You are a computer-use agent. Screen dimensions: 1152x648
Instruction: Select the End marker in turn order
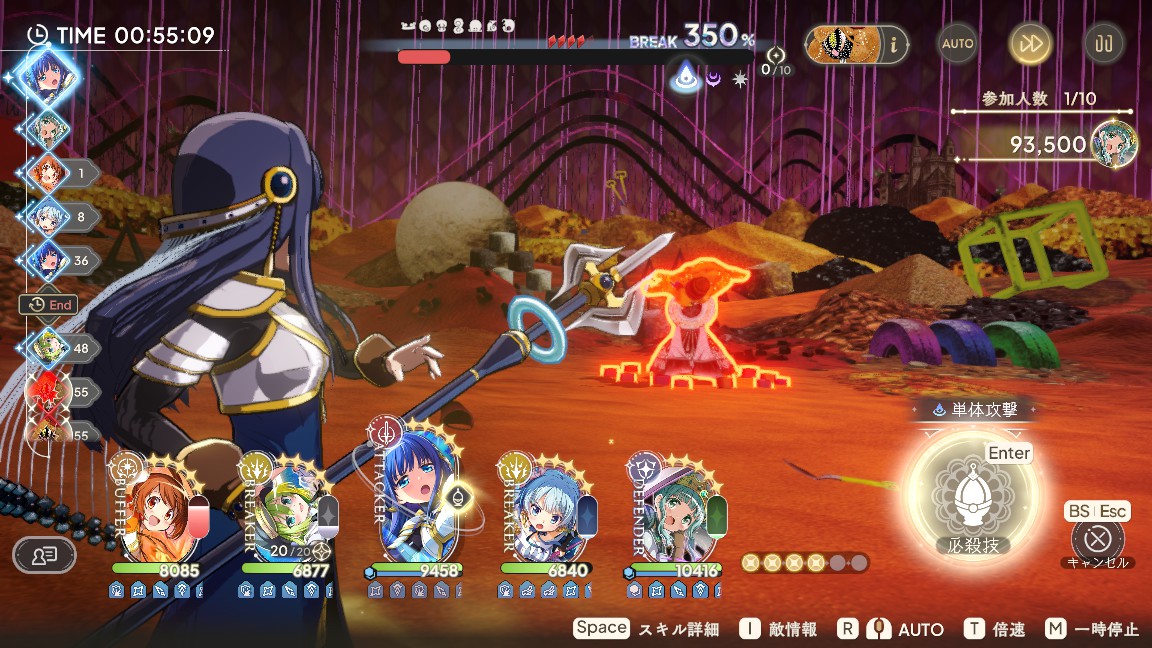point(49,305)
